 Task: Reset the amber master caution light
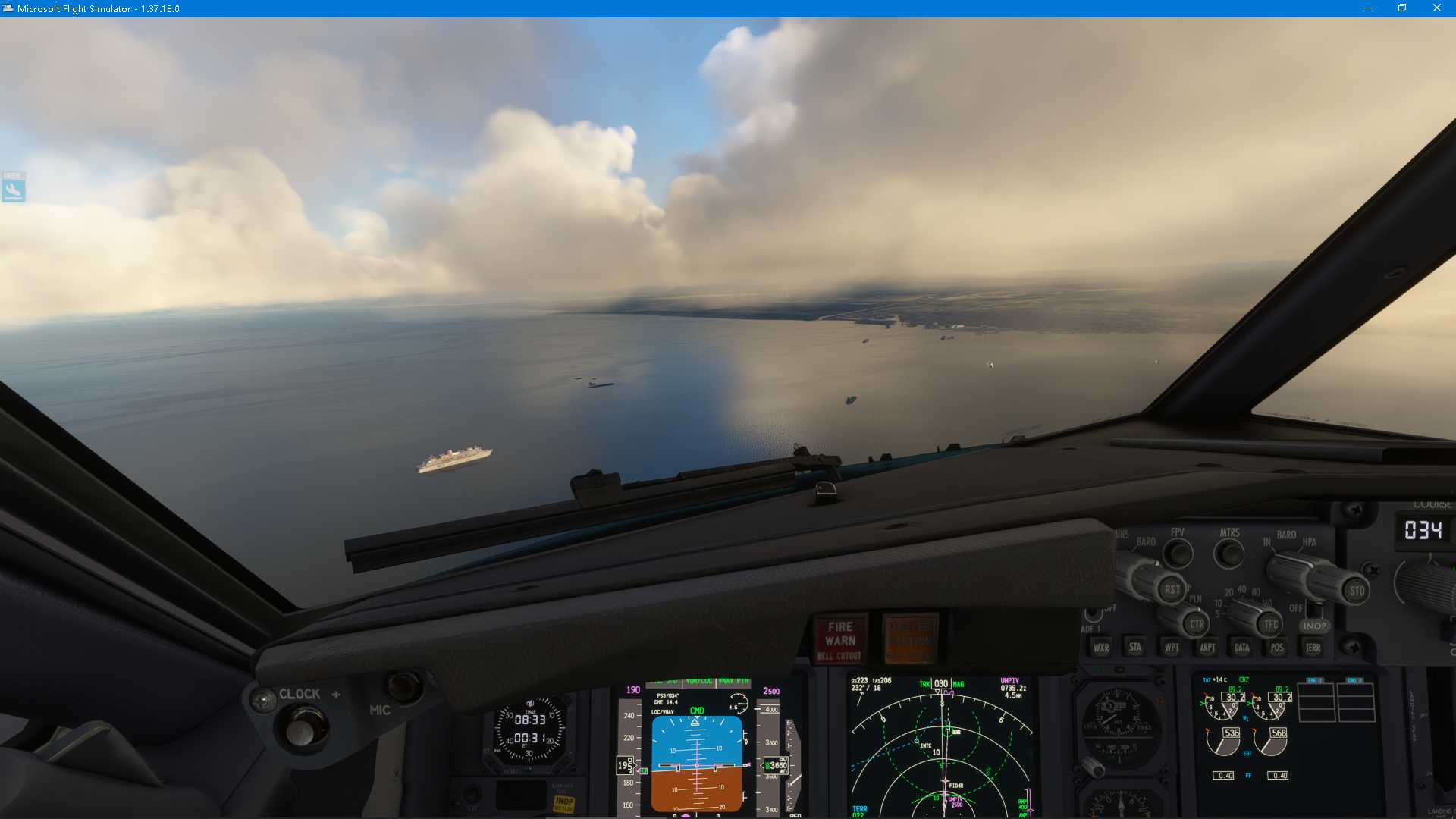[910, 639]
